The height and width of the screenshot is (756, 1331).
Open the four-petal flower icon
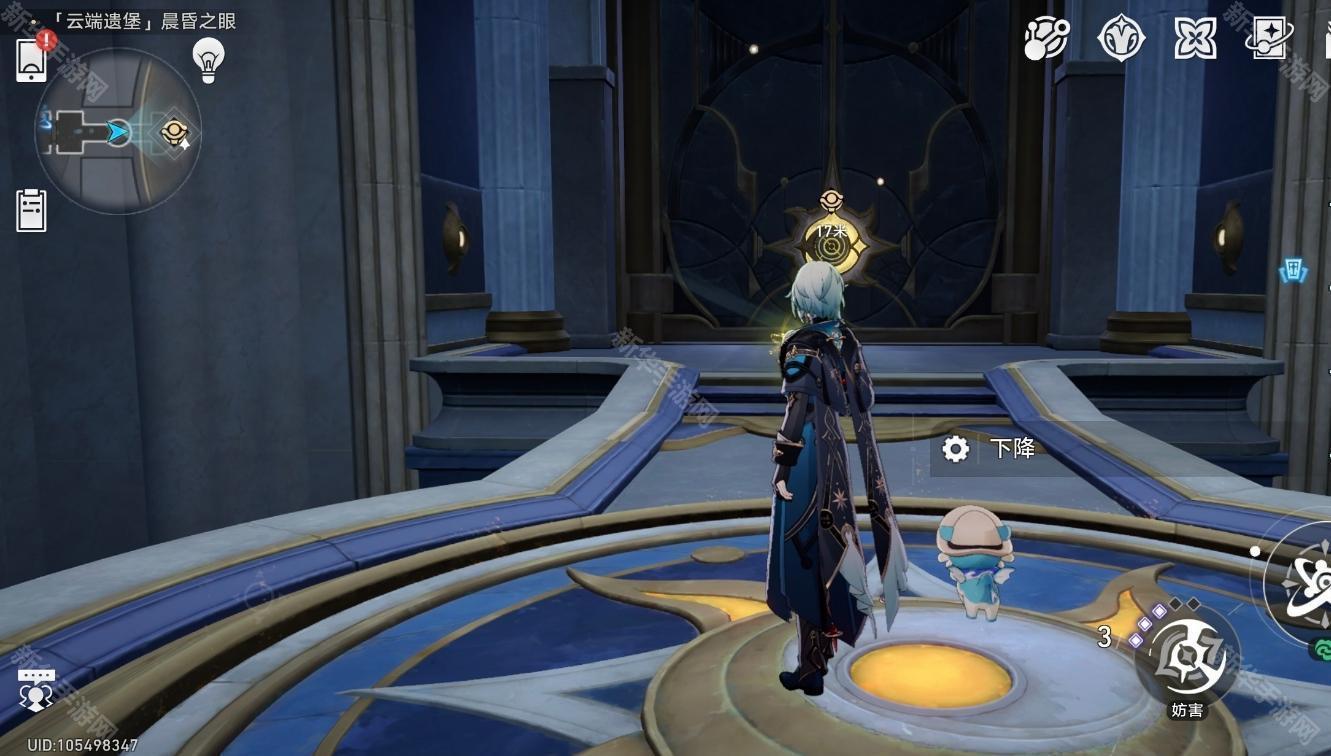pyautogui.click(x=1195, y=39)
